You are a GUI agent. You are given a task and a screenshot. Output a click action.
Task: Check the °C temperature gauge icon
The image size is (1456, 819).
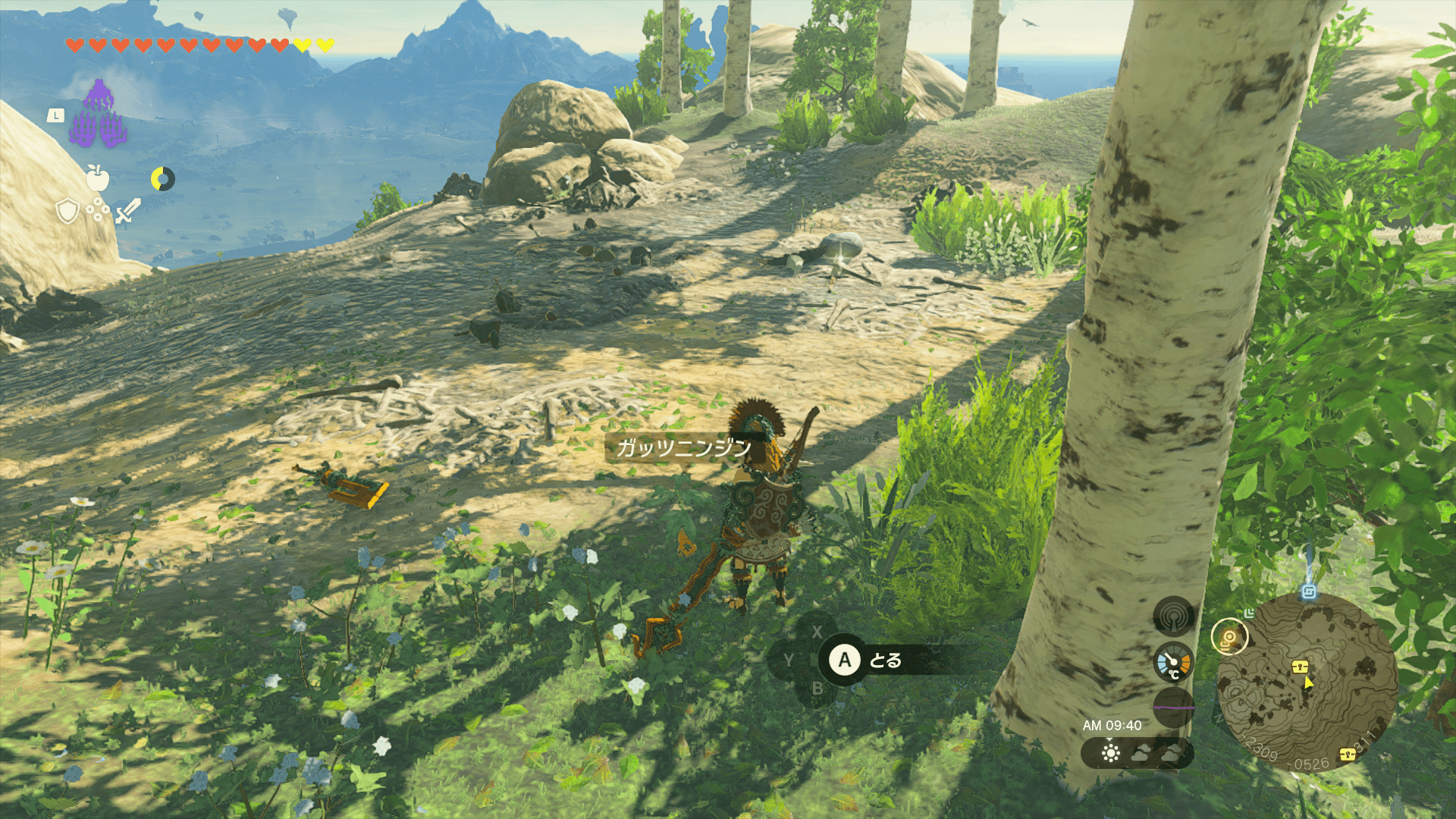1173,663
